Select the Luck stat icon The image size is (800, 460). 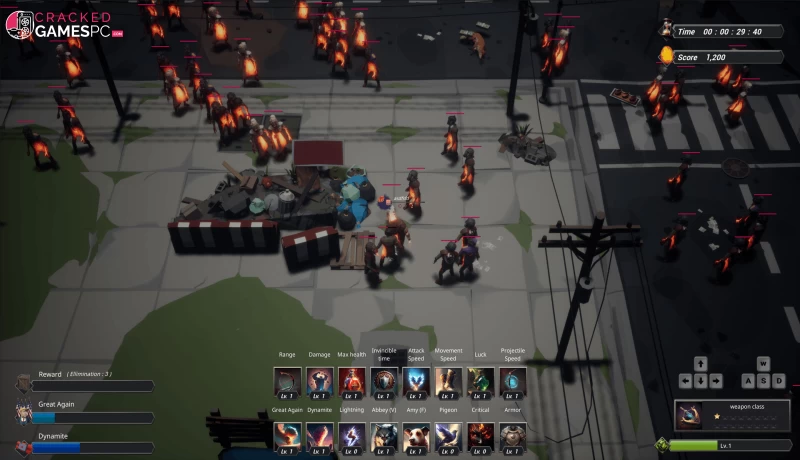coord(480,381)
